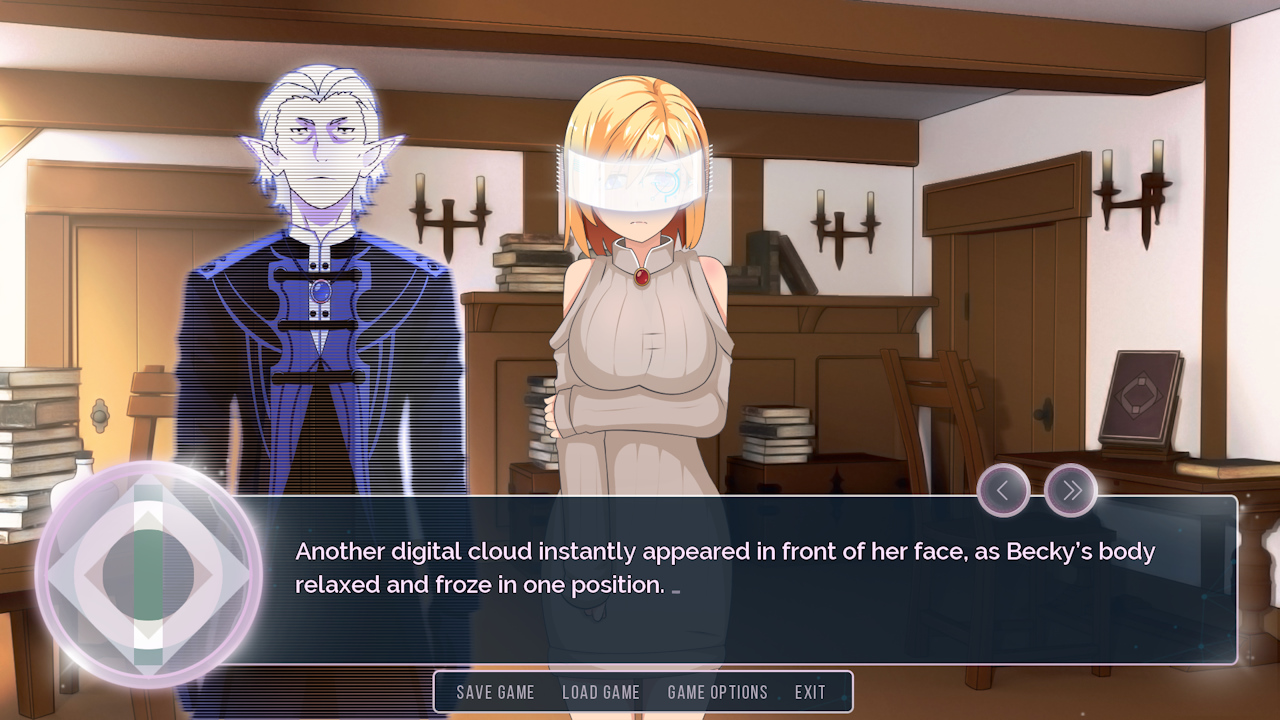This screenshot has height=720, width=1280.
Task: Click Becky's glowing digital visor
Action: click(640, 180)
